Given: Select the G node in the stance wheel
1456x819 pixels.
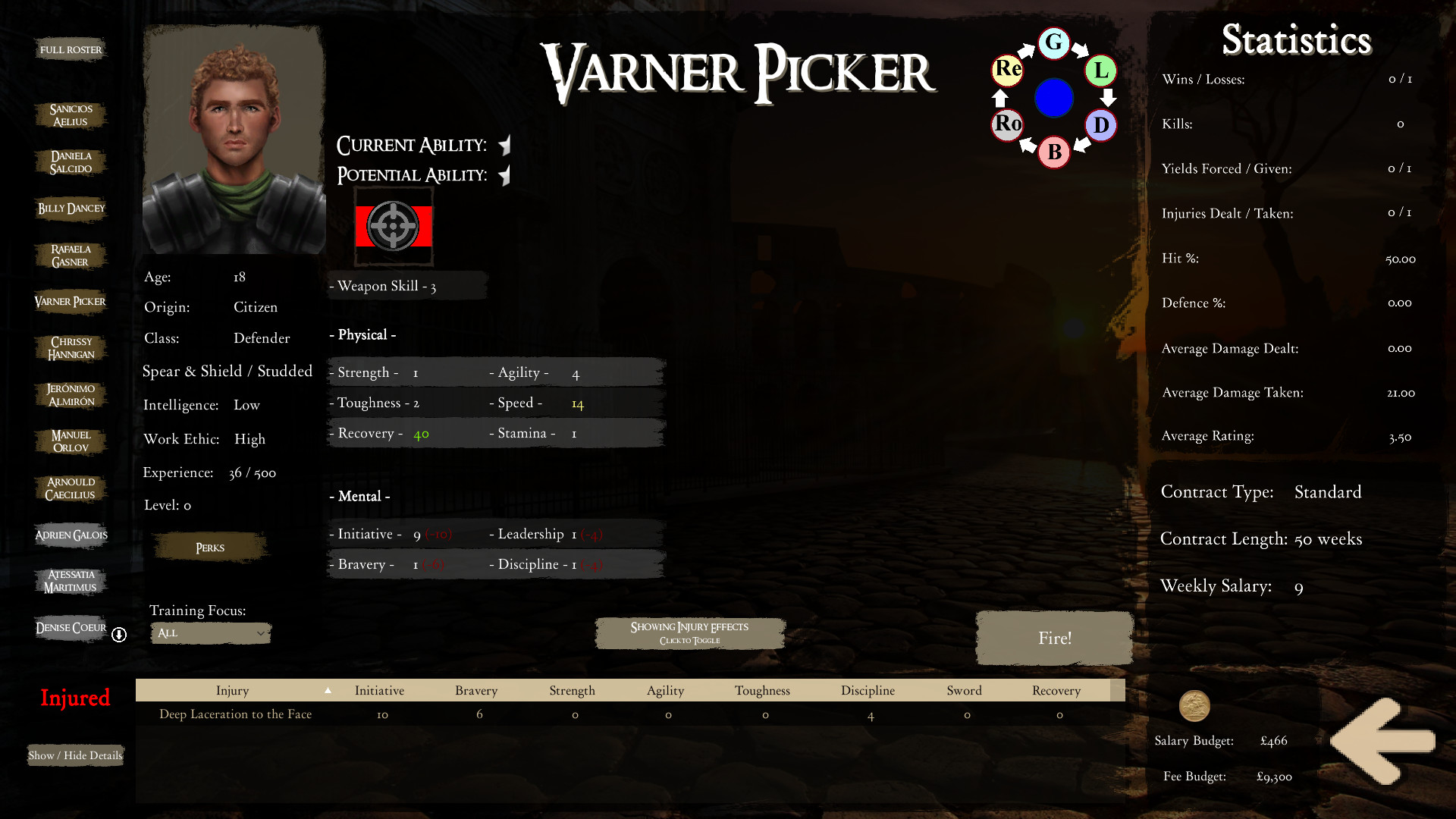Looking at the screenshot, I should 1053,43.
